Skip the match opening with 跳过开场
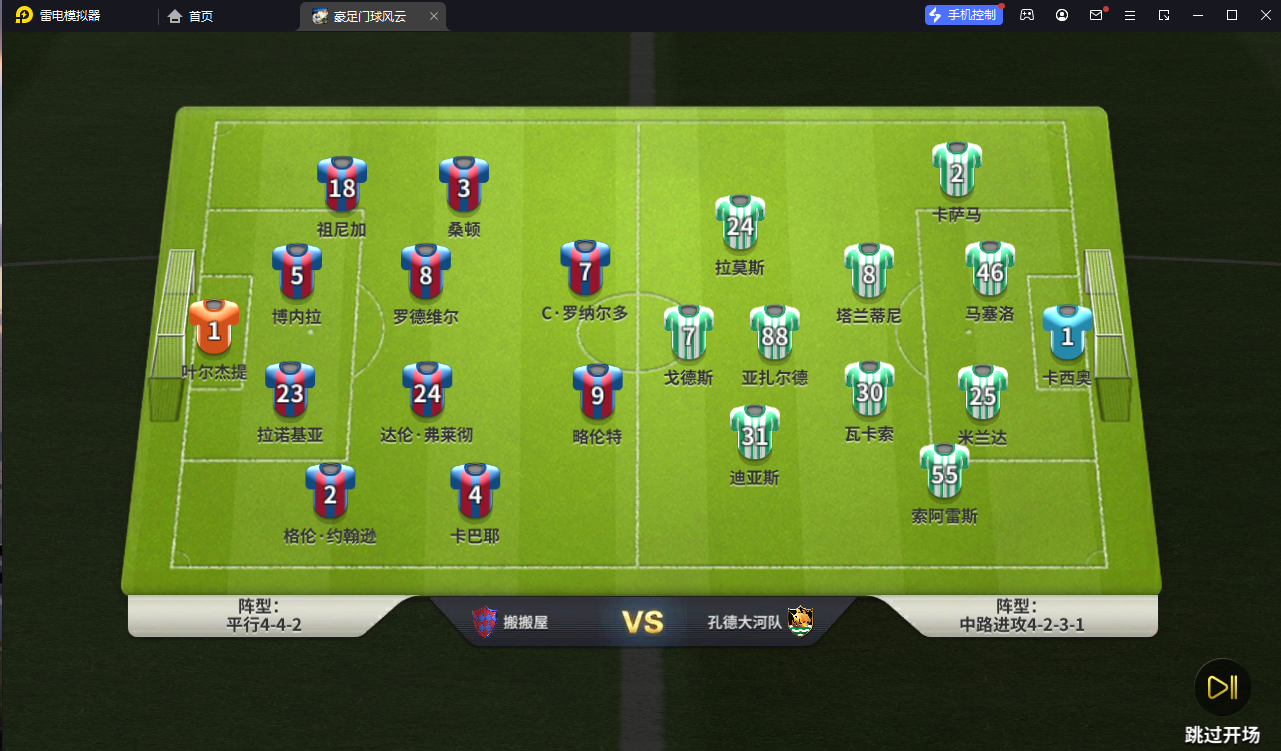This screenshot has width=1281, height=751. [1221, 688]
